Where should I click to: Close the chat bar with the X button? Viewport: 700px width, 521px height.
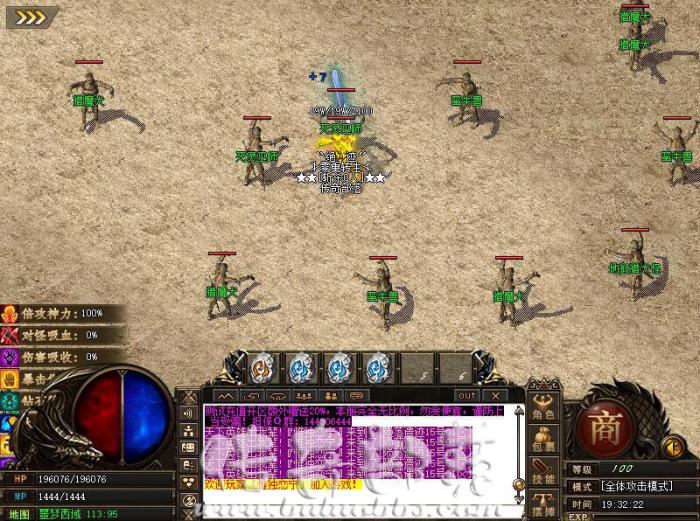(493, 396)
